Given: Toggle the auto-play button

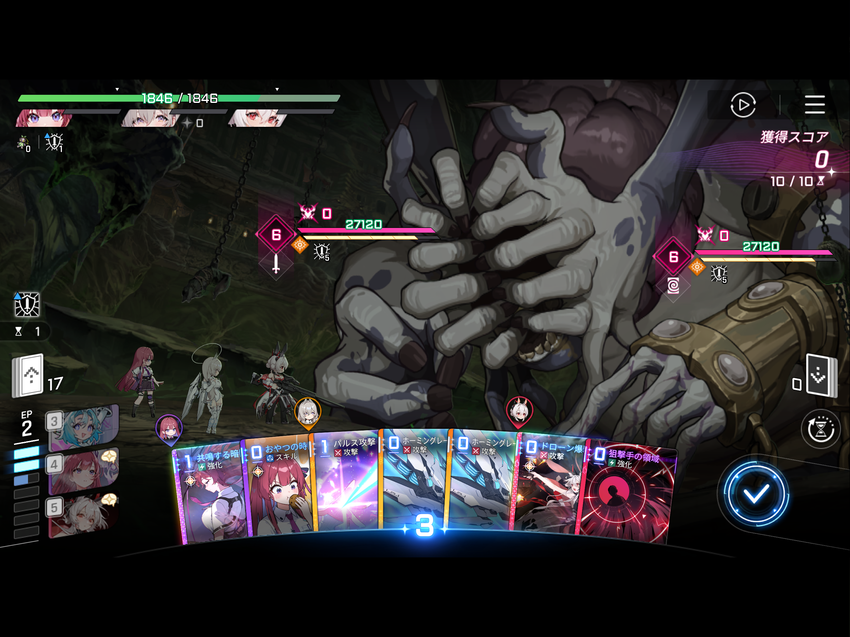Looking at the screenshot, I should point(742,104).
